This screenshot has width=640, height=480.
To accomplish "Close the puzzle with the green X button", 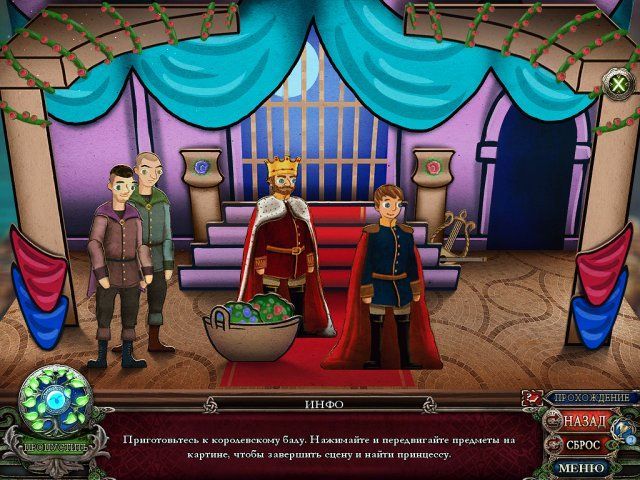I will coord(617,84).
